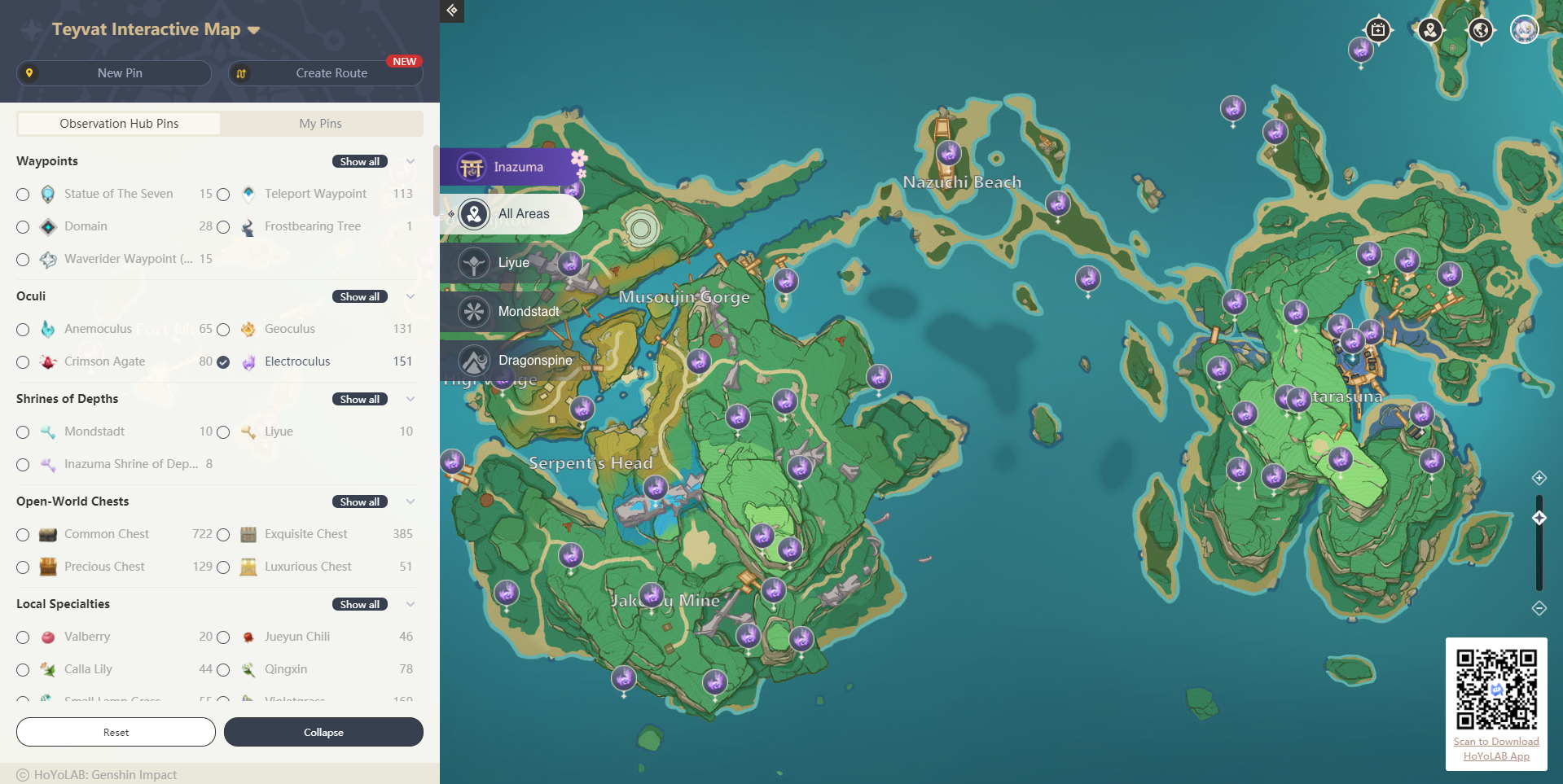Collapse the filter side panel
Image resolution: width=1563 pixels, height=784 pixels.
(x=323, y=732)
